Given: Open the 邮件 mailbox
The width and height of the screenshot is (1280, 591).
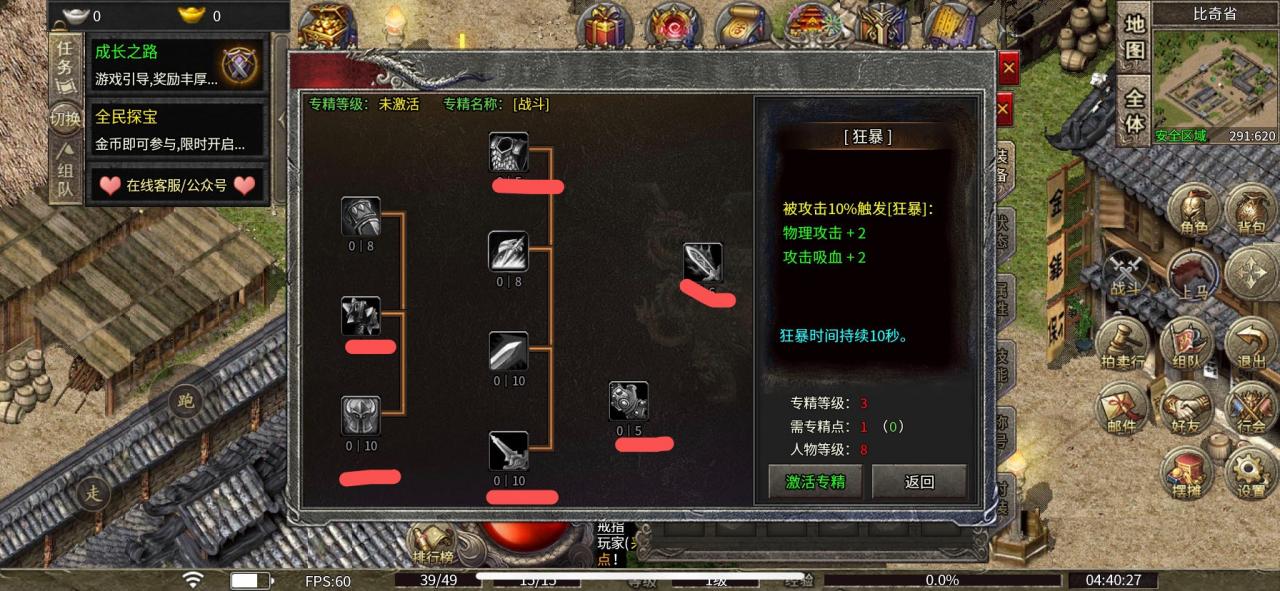Looking at the screenshot, I should pos(1121,410).
